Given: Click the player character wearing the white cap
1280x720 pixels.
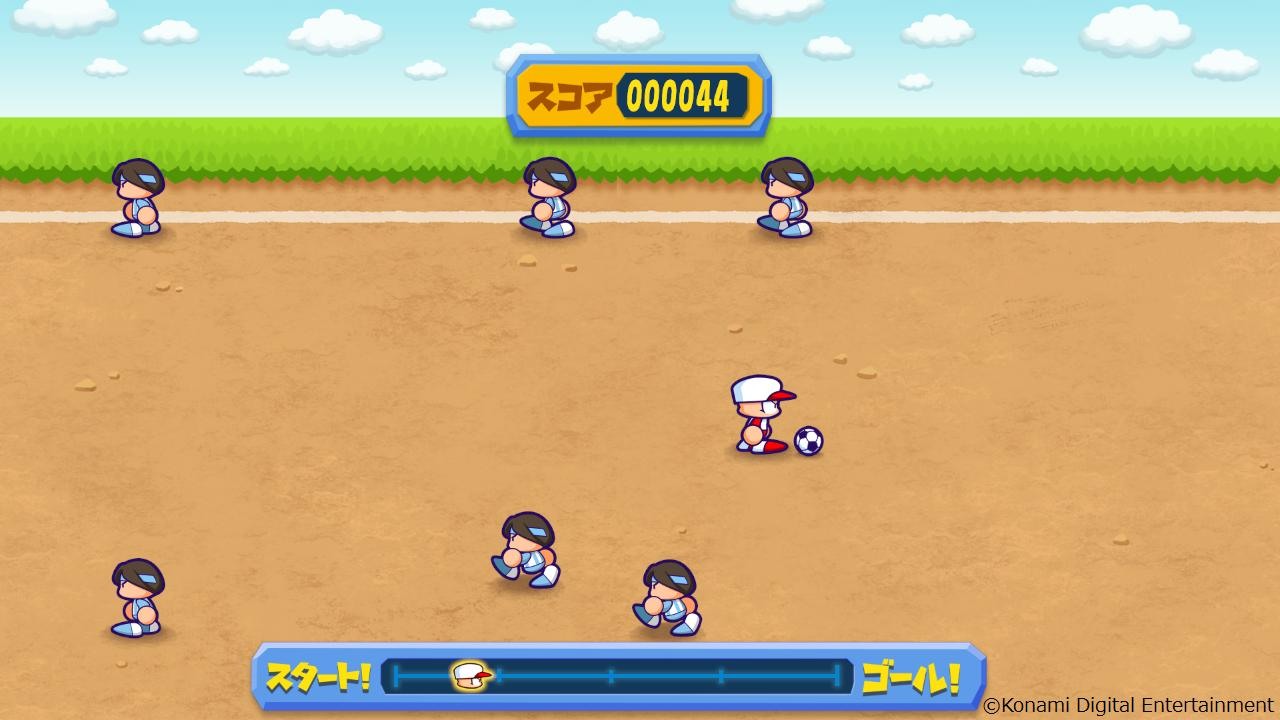Looking at the screenshot, I should pos(758,420).
